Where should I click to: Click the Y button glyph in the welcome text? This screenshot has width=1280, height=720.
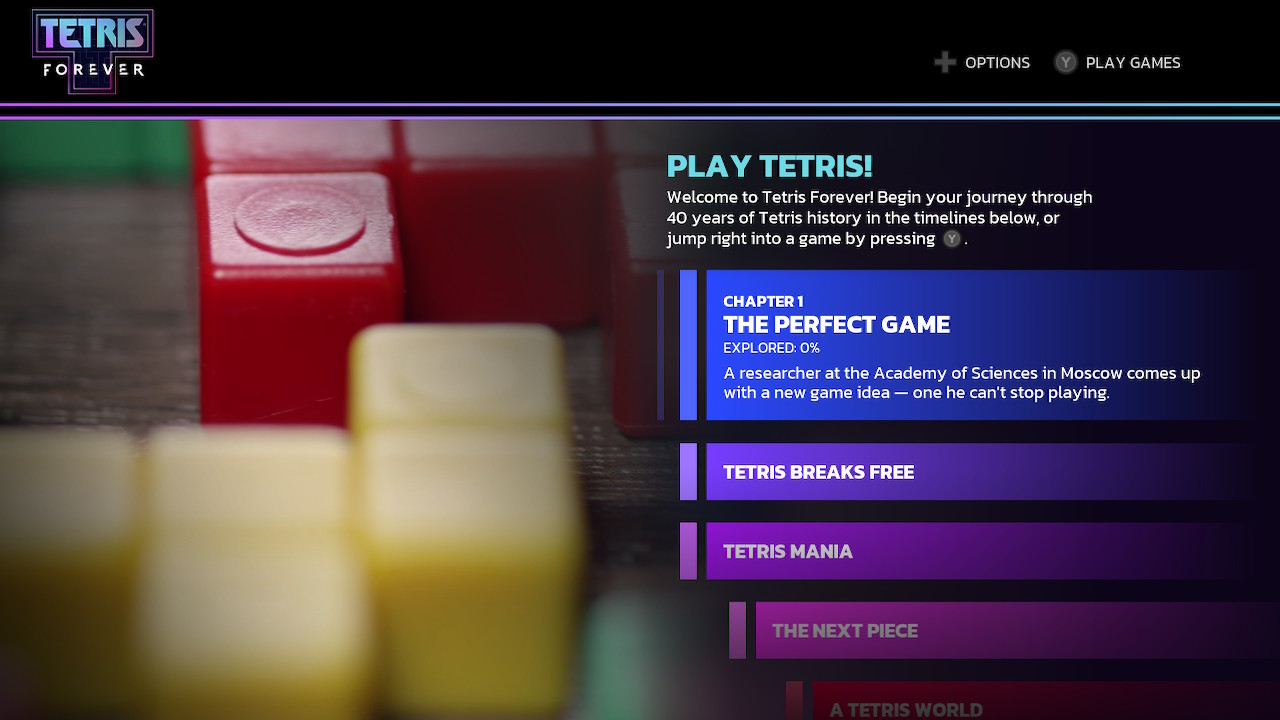951,239
